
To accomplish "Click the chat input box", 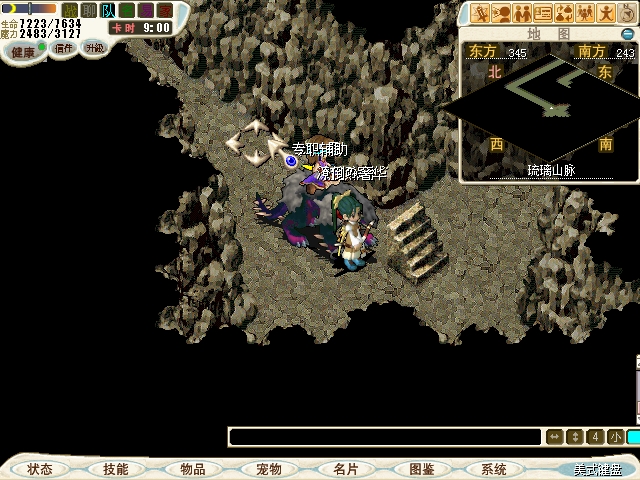I will 384,437.
